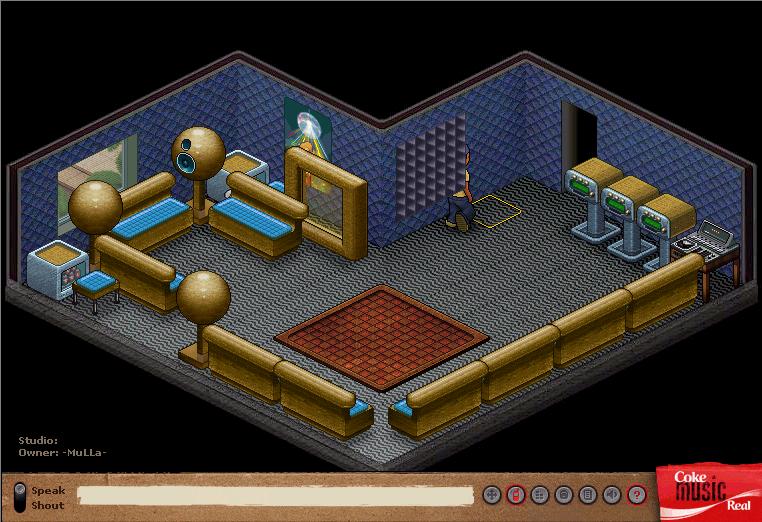
Task: Open the red mobile phone icon
Action: [x=515, y=495]
